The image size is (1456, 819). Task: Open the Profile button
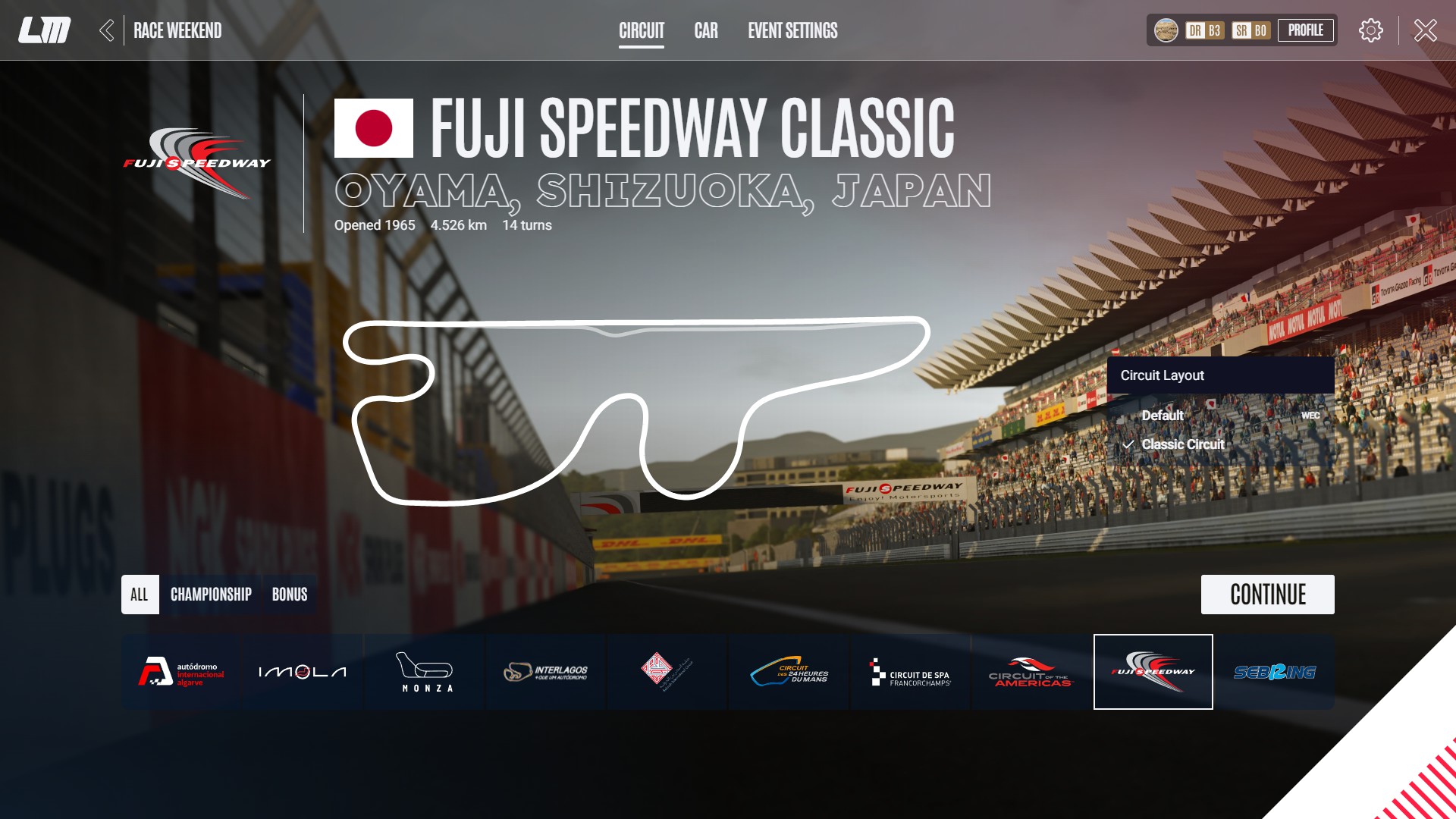[1306, 30]
